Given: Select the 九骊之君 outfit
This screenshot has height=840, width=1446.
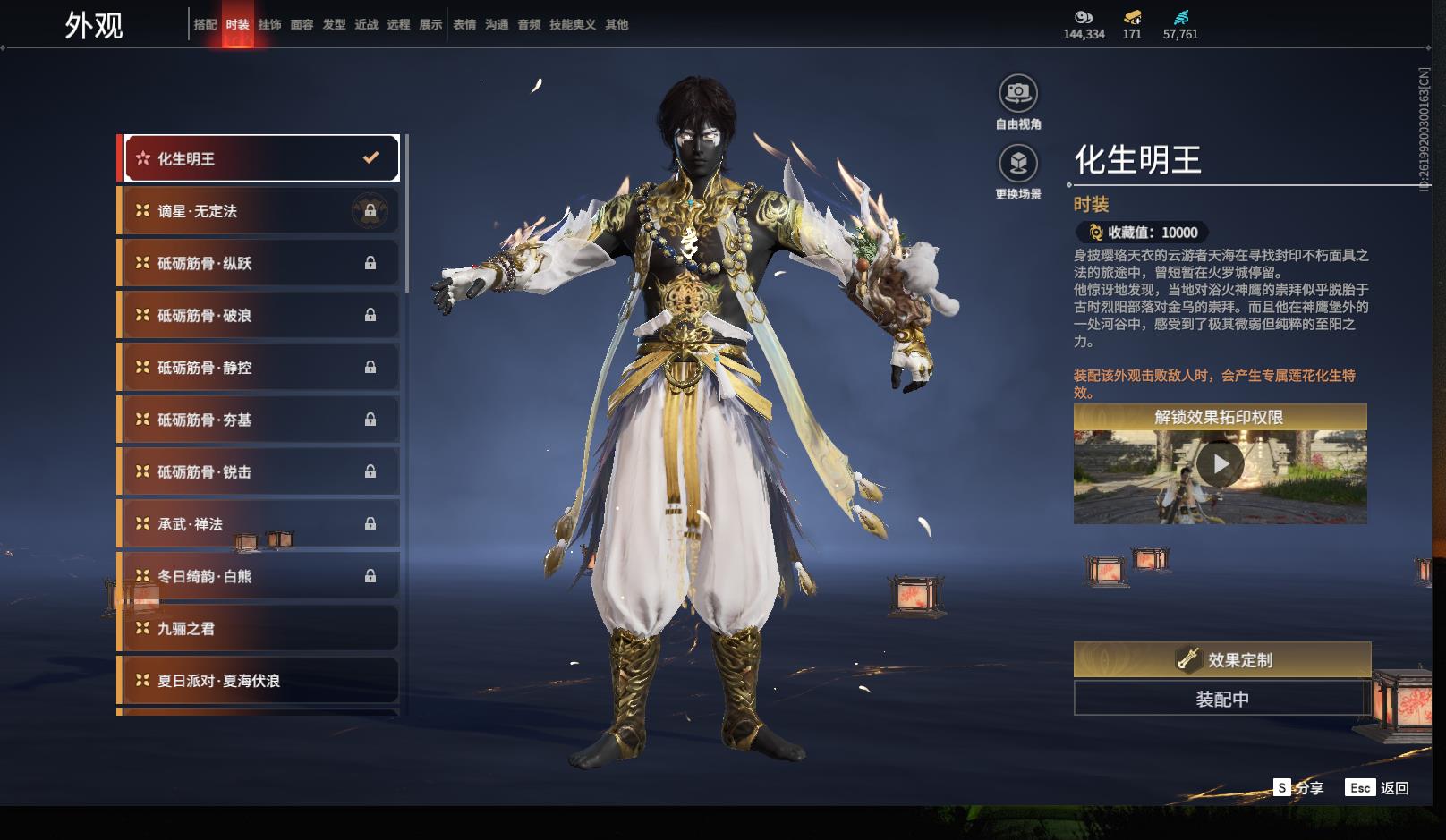Looking at the screenshot, I should pos(260,629).
